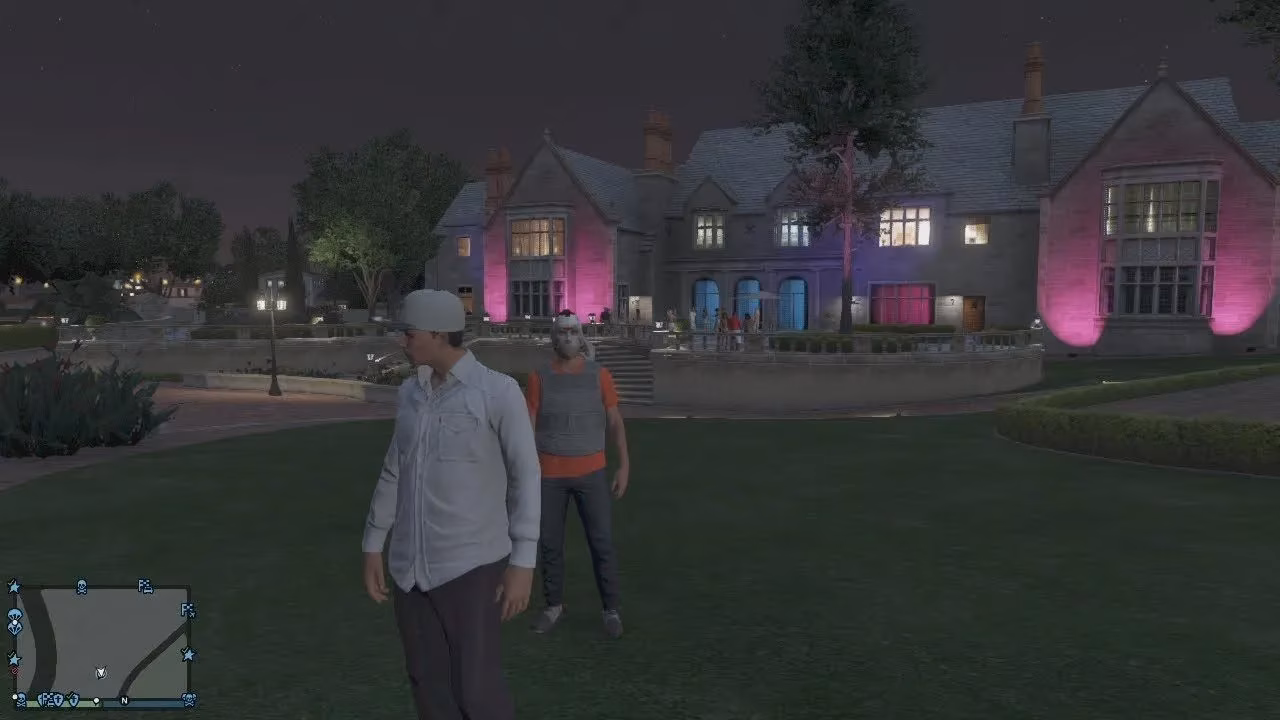This screenshot has width=1280, height=720.
Task: Click the skull blip in minimap bottom-right corner
Action: click(x=188, y=700)
